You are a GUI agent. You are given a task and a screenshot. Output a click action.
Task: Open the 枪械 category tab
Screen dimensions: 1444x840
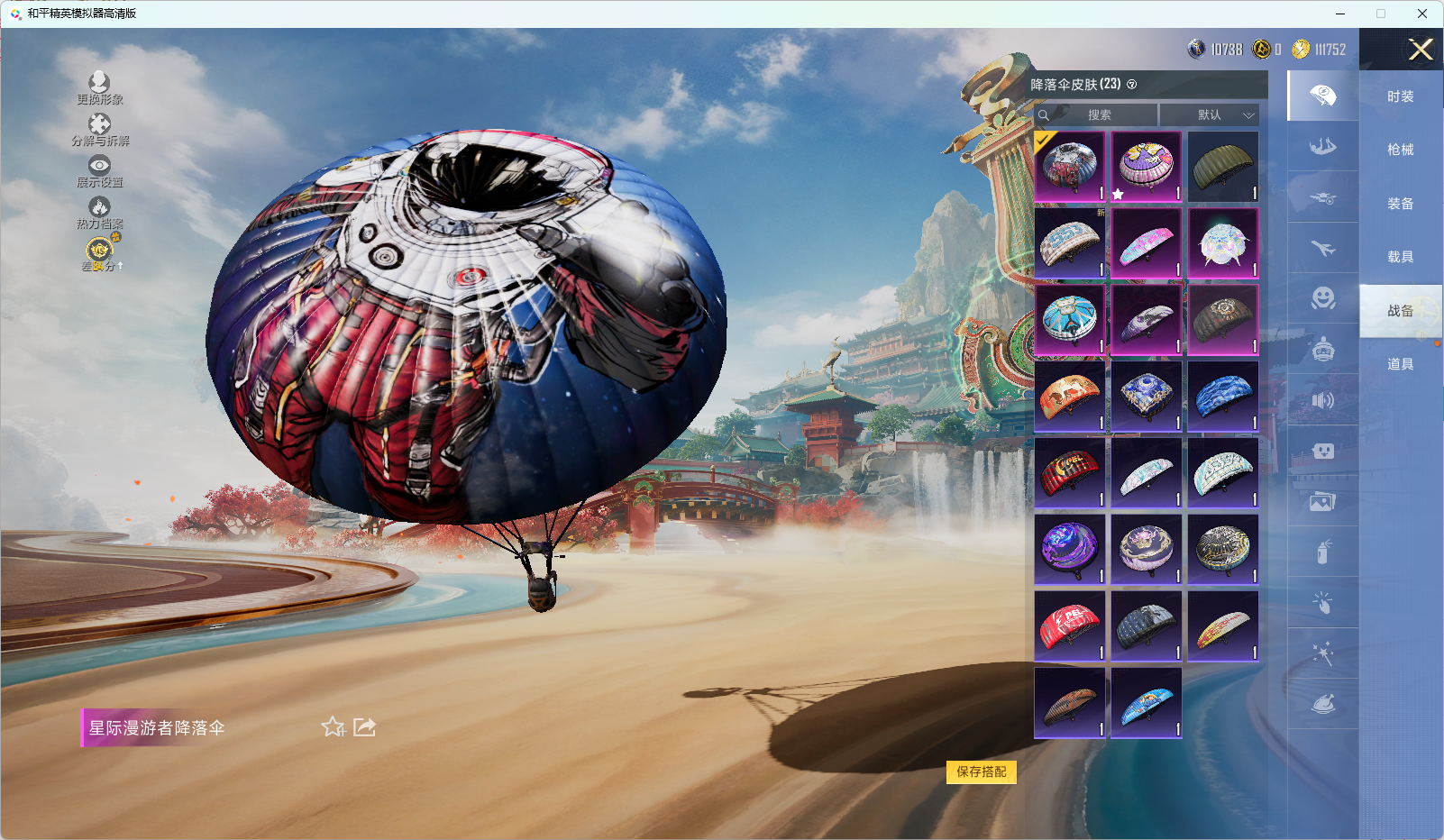(x=1400, y=150)
